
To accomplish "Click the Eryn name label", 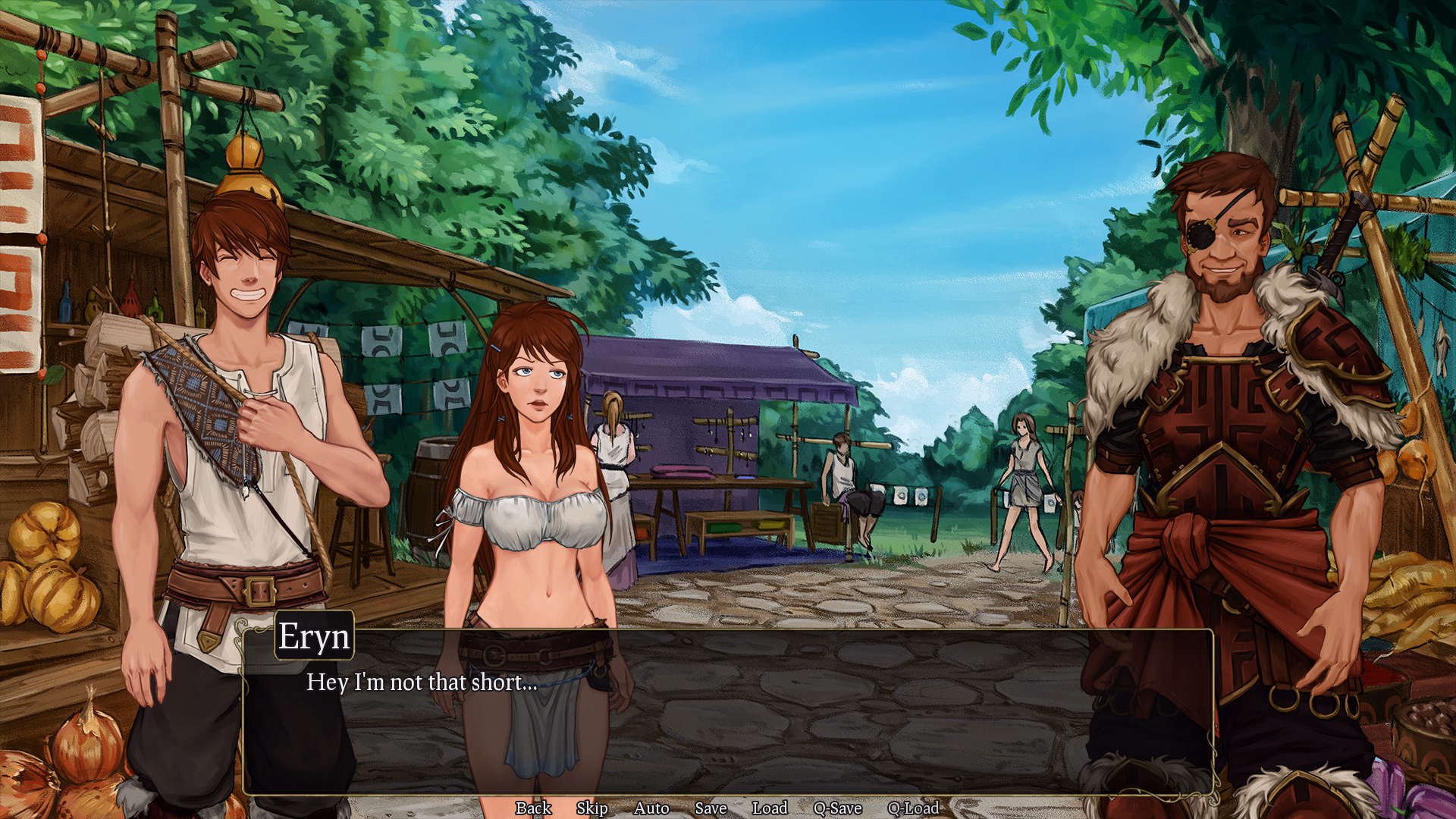I will point(313,637).
